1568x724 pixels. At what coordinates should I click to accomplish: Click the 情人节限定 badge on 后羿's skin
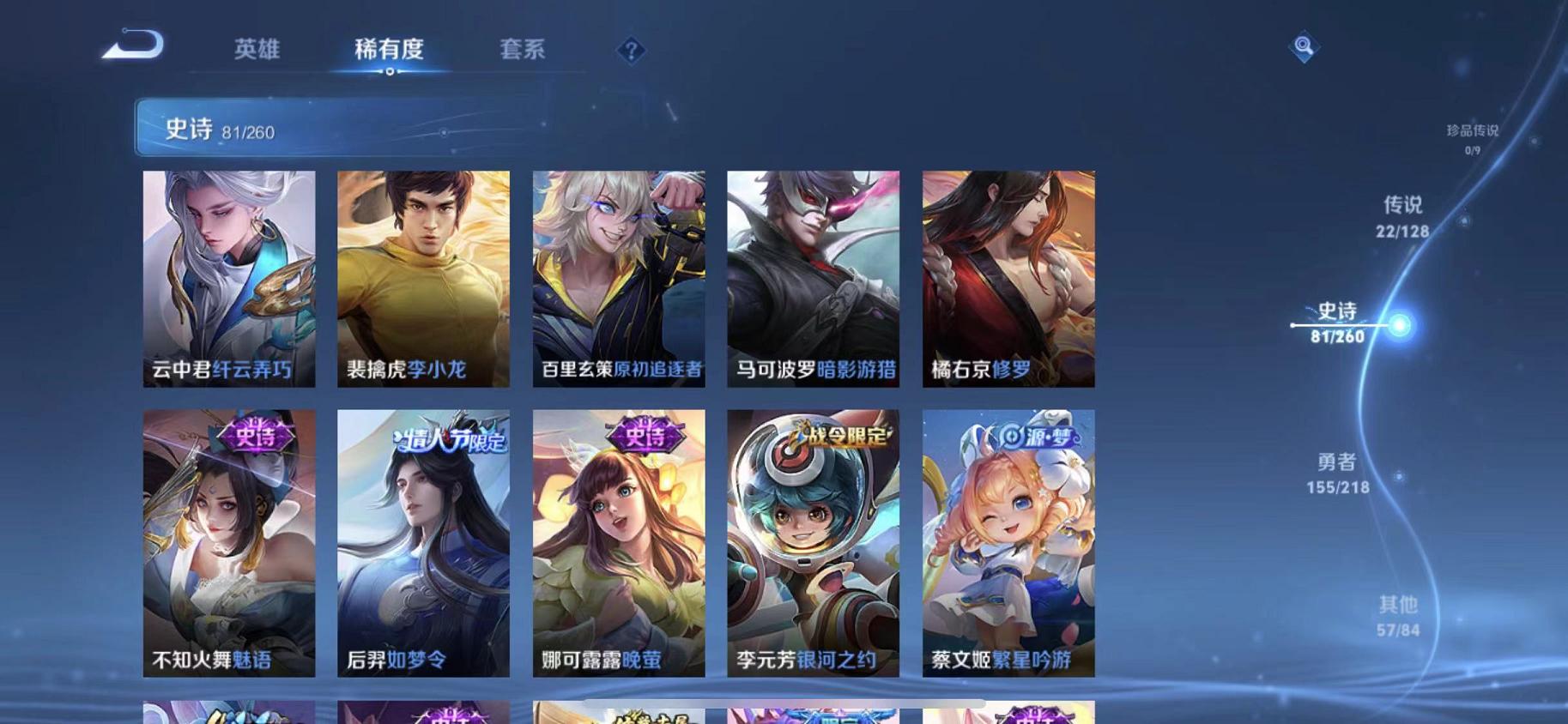coord(450,437)
